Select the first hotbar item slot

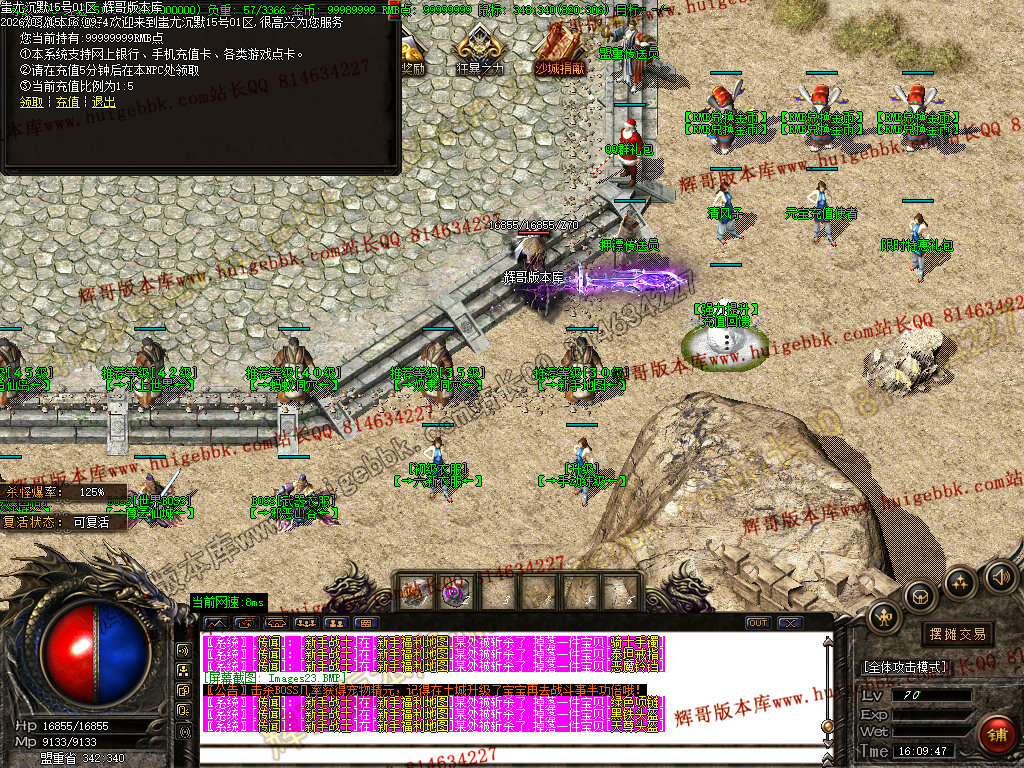(x=414, y=592)
